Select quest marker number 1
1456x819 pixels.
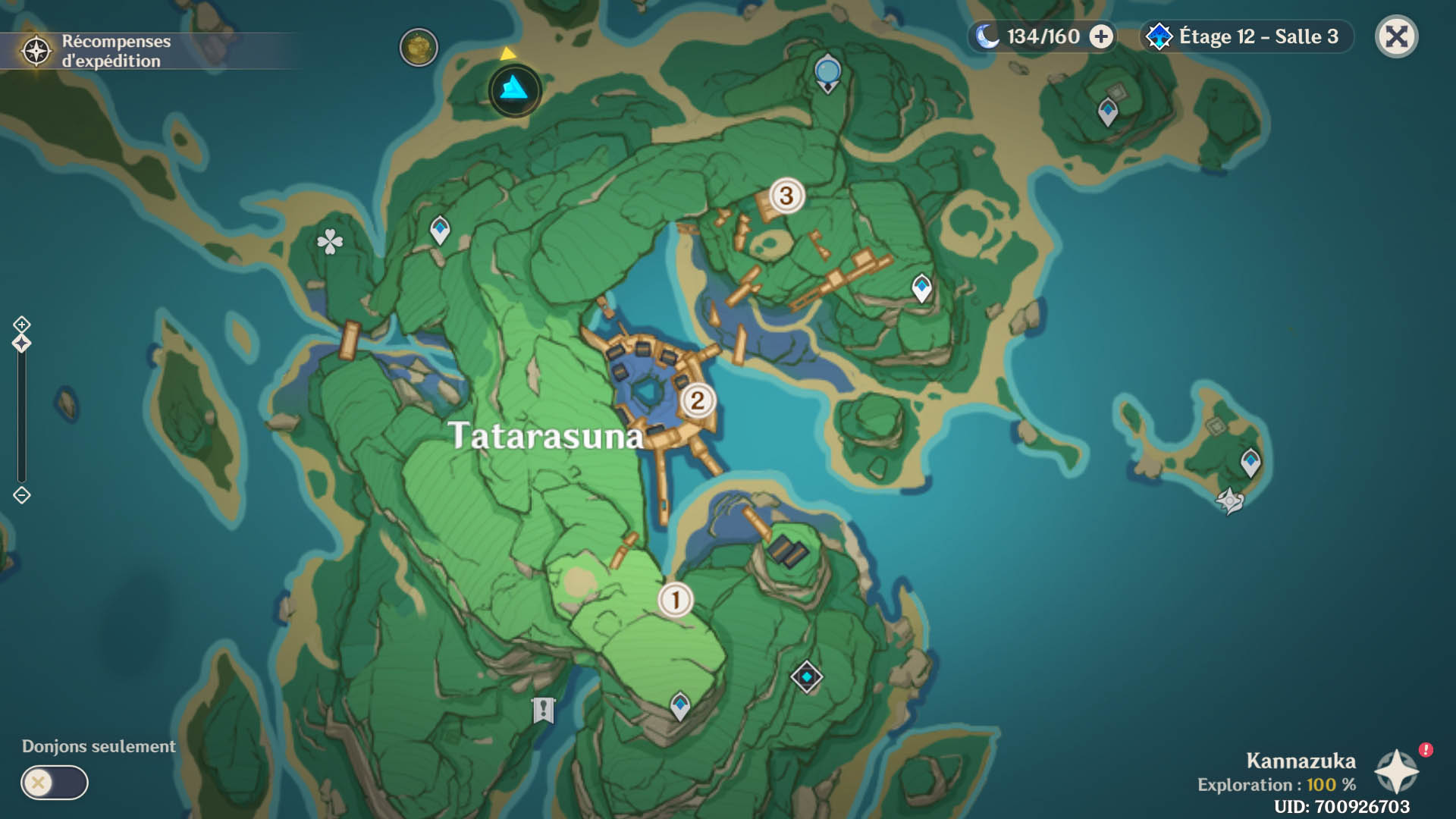click(675, 600)
